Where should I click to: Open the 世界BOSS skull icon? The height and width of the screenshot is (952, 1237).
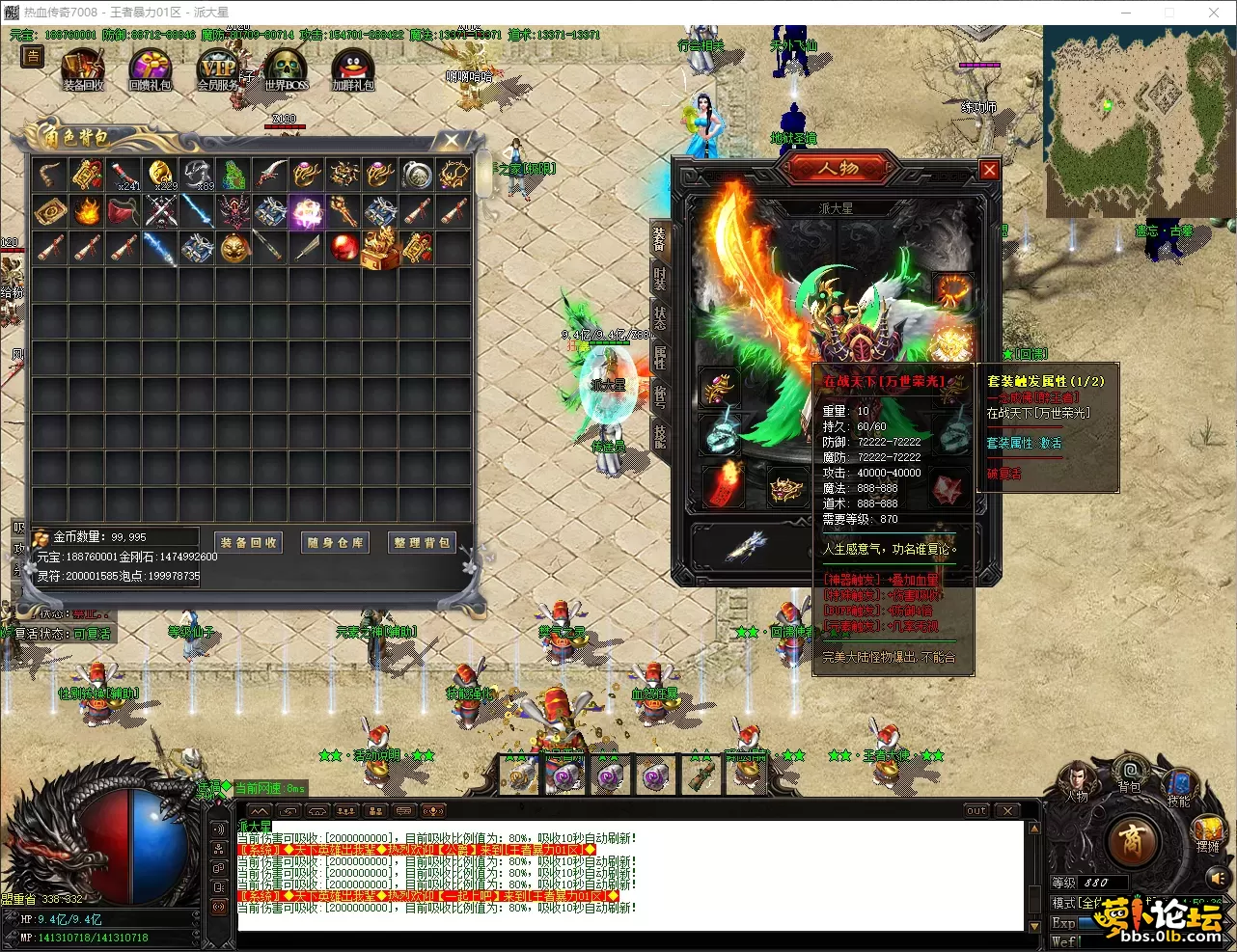click(x=286, y=69)
